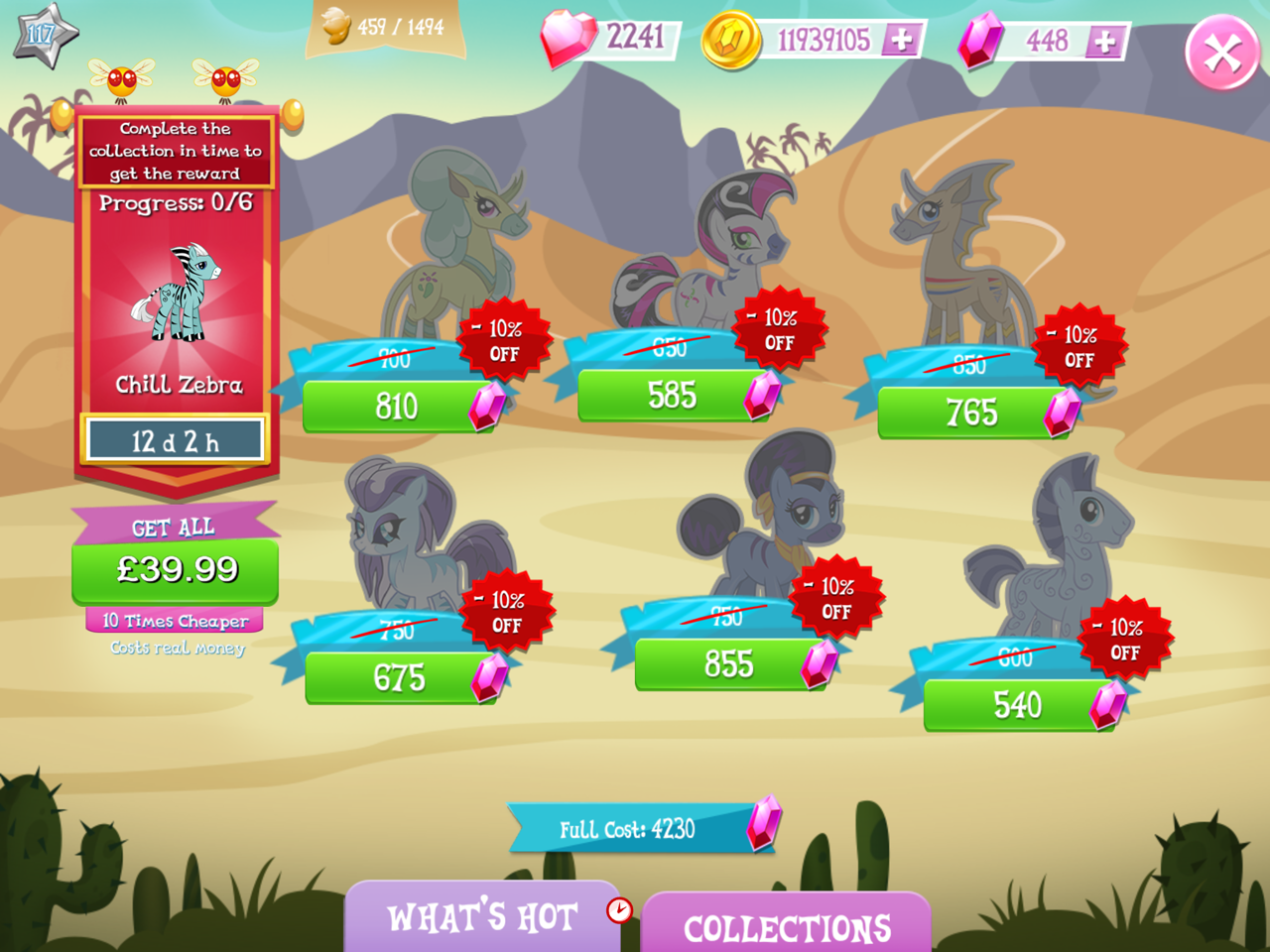Click the 10% OFF badge above the 810 price
This screenshot has width=1270, height=952.
coord(506,339)
